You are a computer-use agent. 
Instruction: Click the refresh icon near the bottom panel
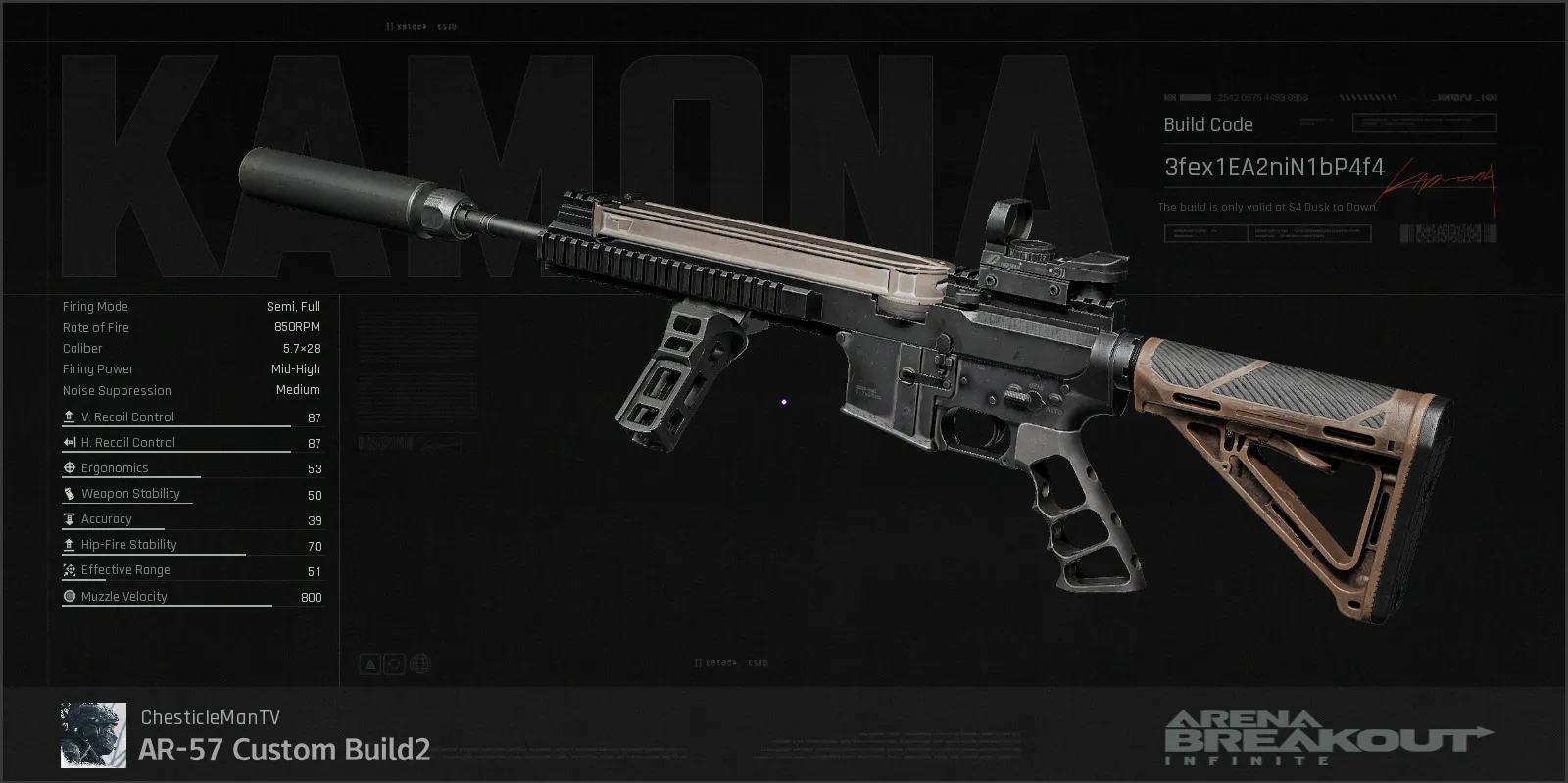(x=393, y=663)
